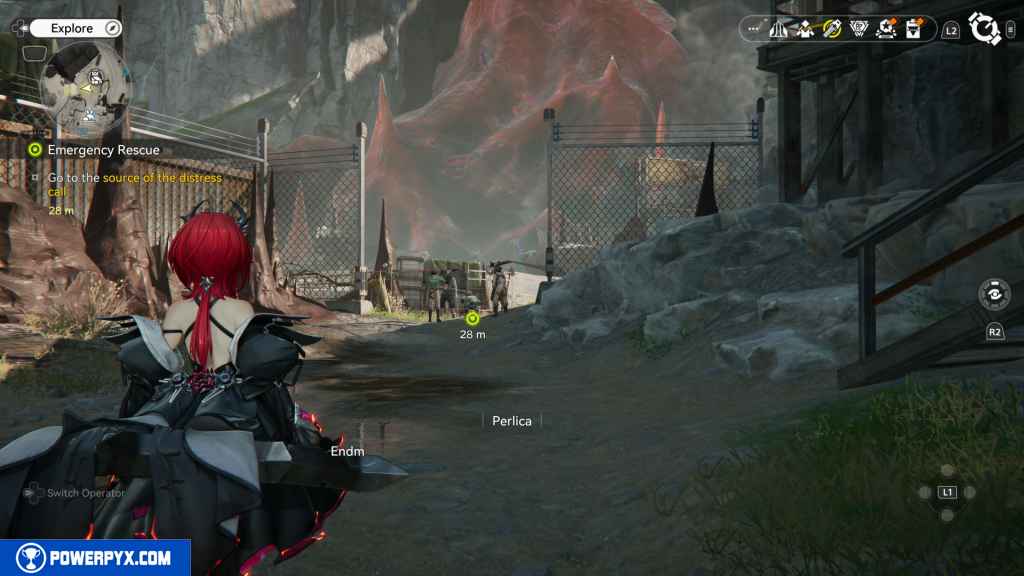This screenshot has height=576, width=1024.
Task: Open the inverted triangle badge icon
Action: coord(858,29)
